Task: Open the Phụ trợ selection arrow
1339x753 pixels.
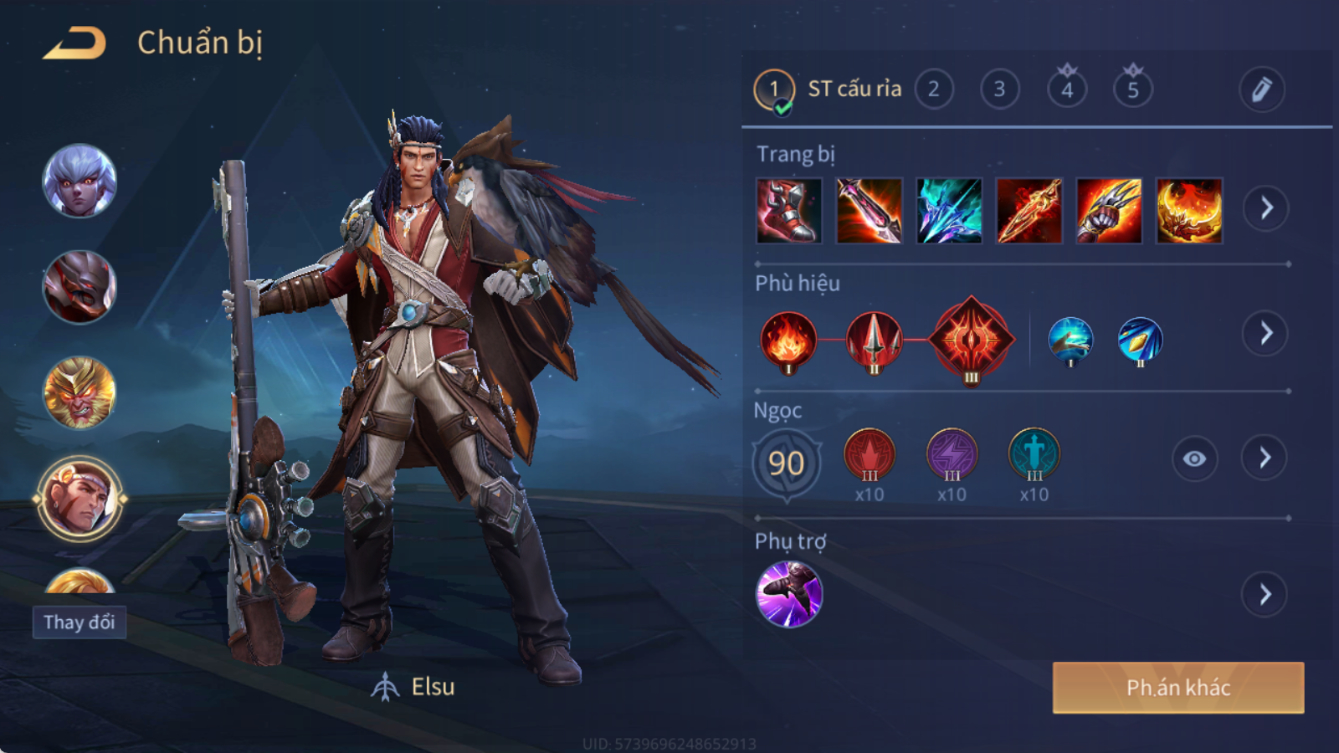Action: [1265, 594]
